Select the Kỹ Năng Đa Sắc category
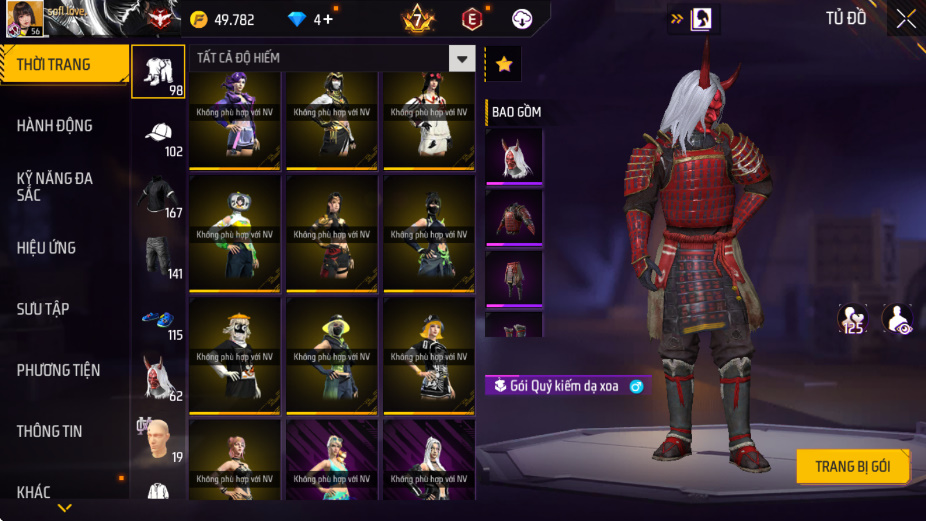The image size is (926, 521). 64,186
